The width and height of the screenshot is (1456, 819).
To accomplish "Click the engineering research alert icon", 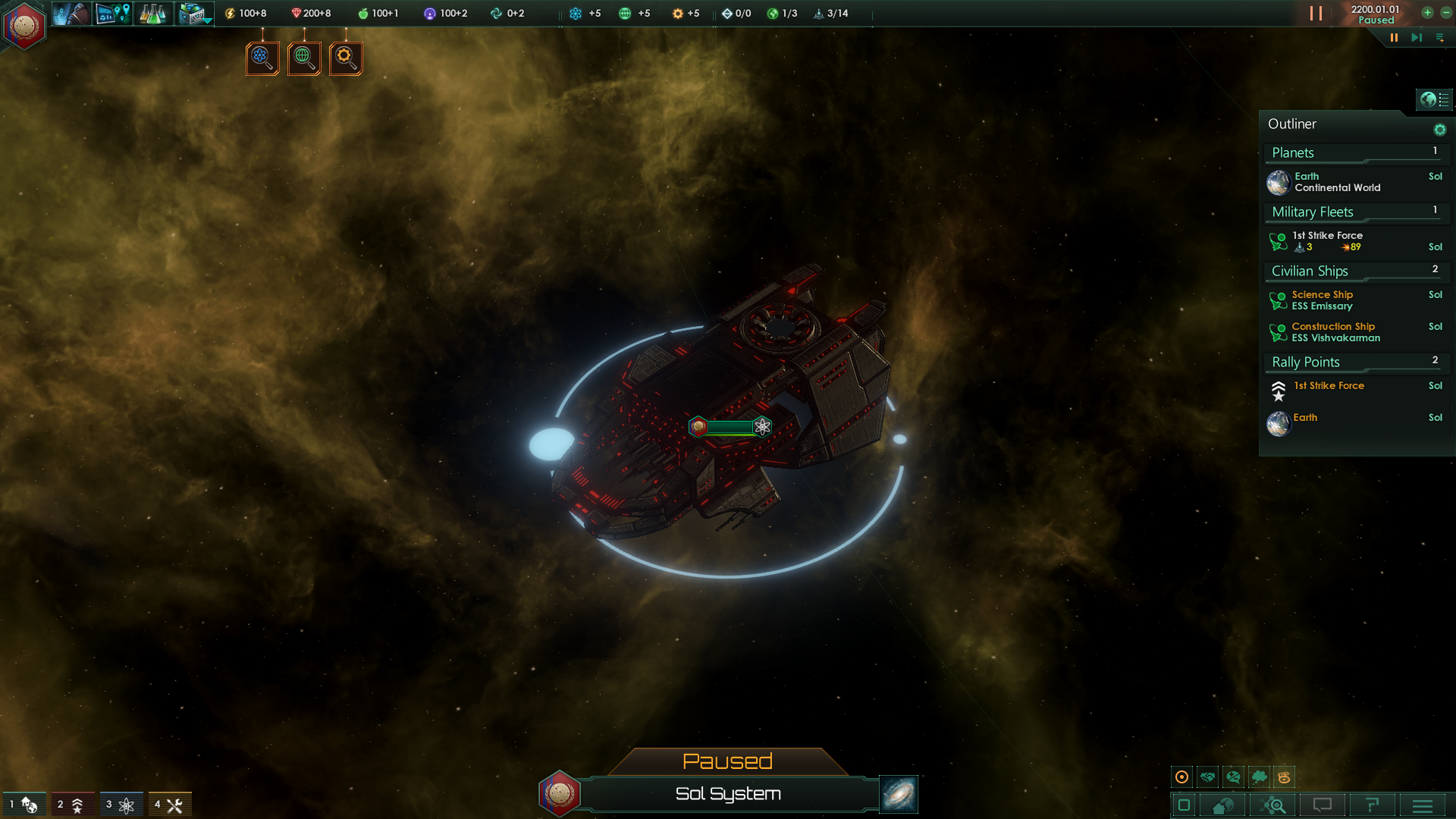I will pos(346,58).
